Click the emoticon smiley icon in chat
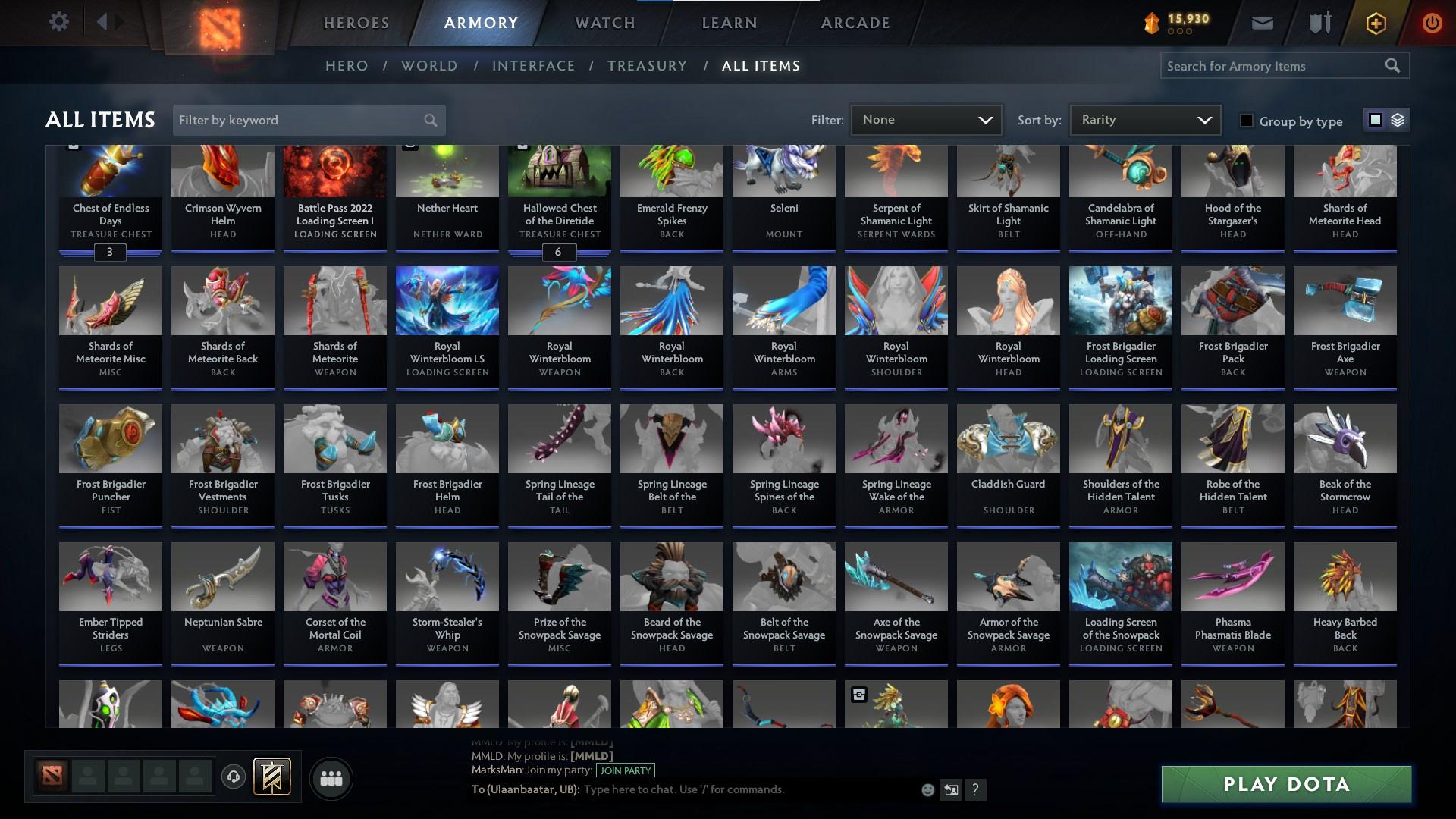The width and height of the screenshot is (1456, 819). pos(927,789)
